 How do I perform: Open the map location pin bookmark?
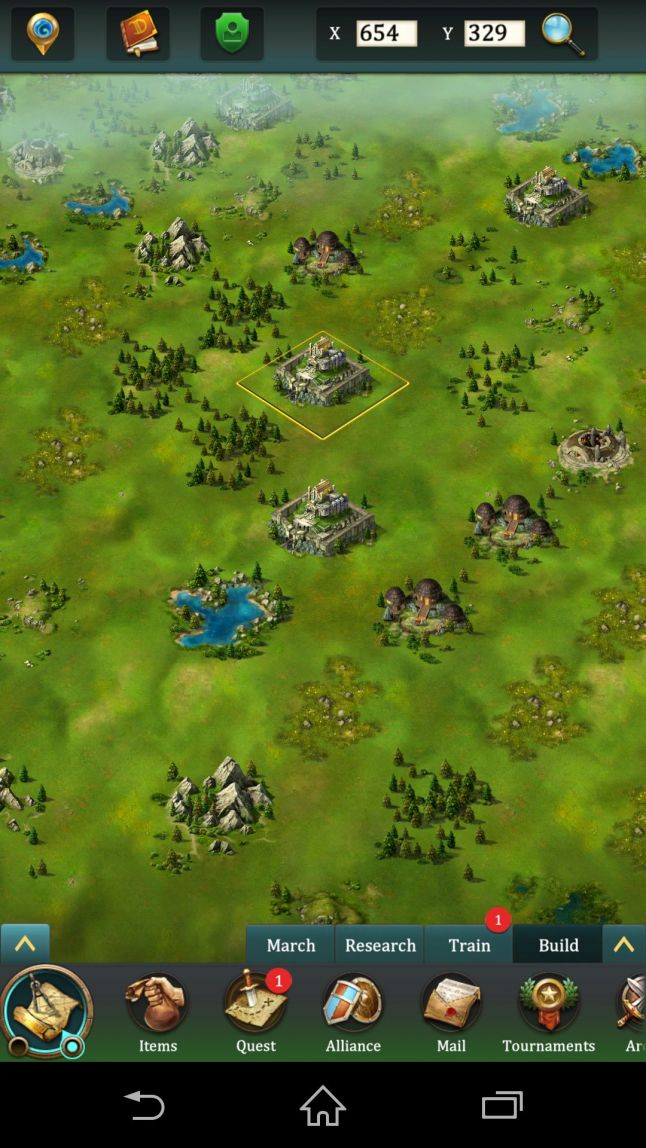43,34
